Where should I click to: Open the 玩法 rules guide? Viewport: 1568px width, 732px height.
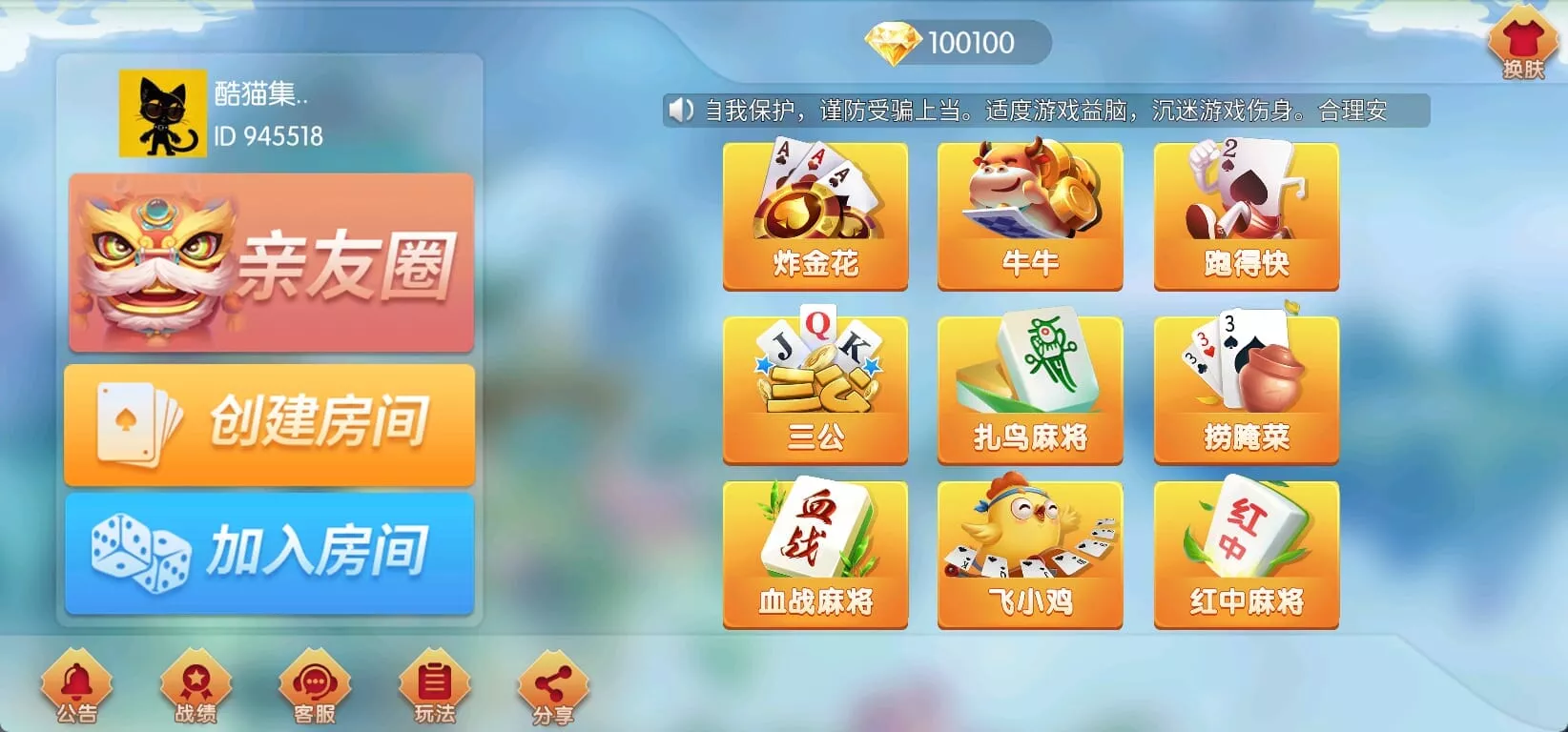(434, 688)
